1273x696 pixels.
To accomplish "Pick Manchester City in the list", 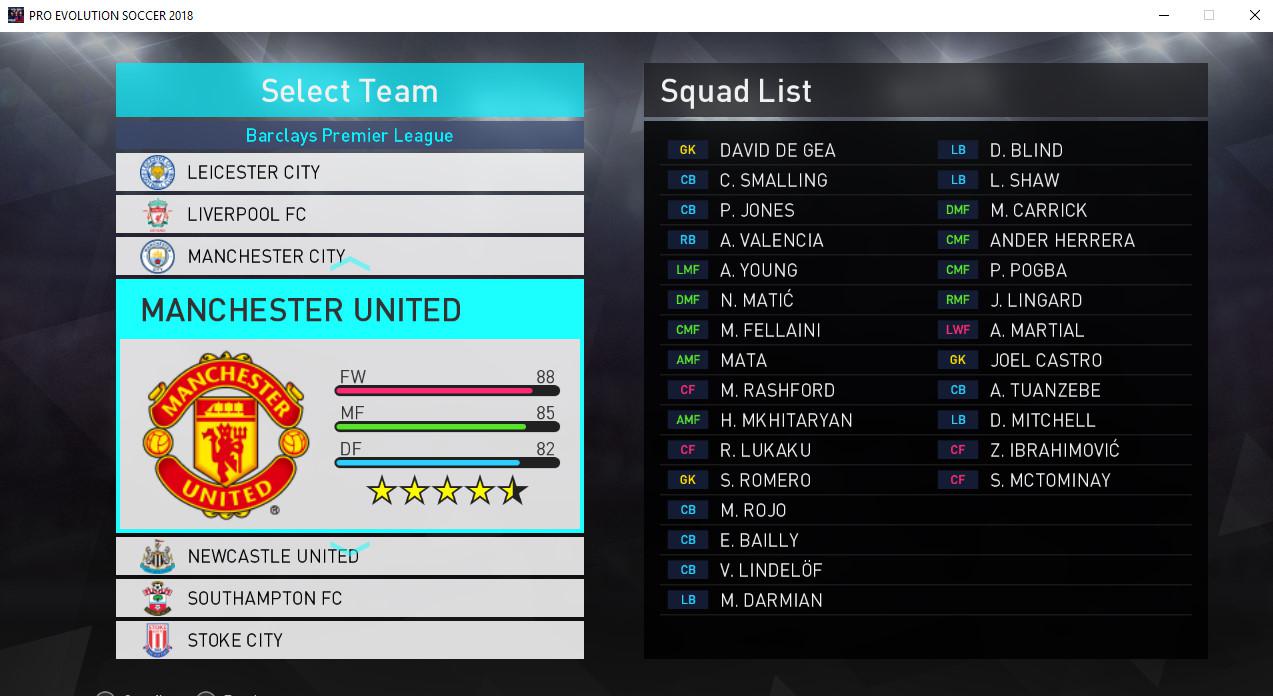I will [349, 256].
